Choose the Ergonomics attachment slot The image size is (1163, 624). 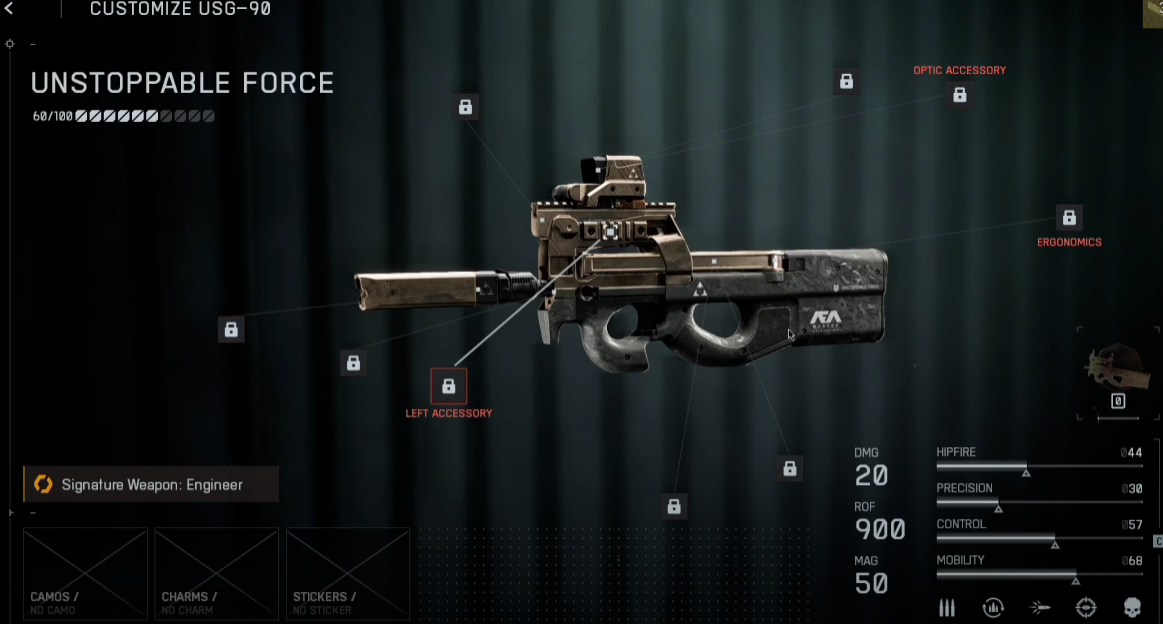(1069, 218)
